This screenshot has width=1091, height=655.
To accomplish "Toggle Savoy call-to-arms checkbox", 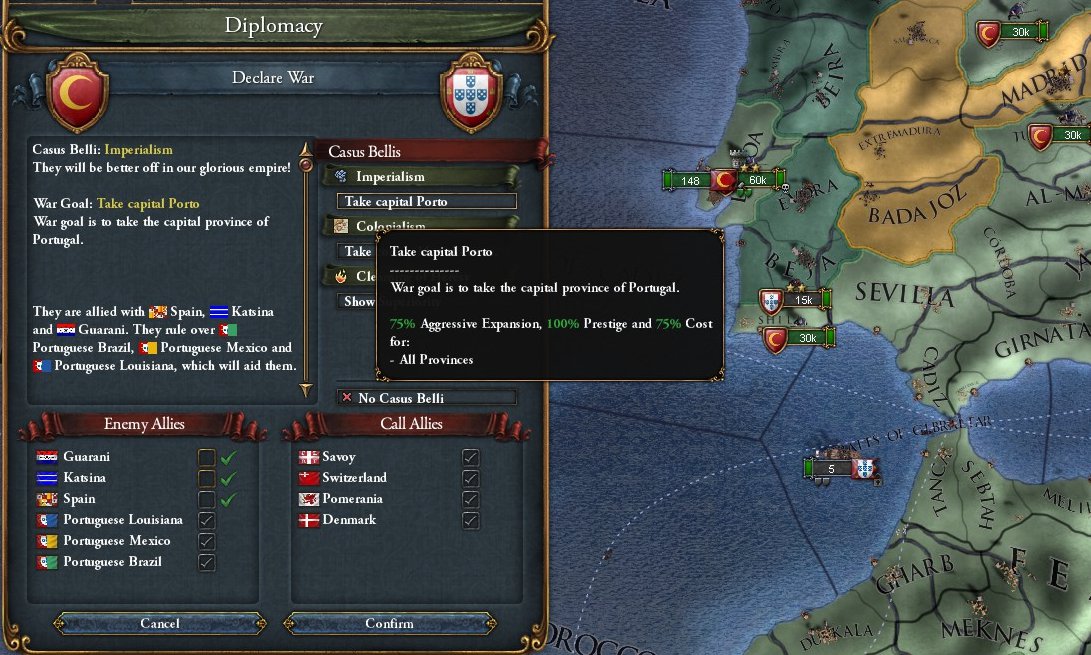I will (470, 457).
